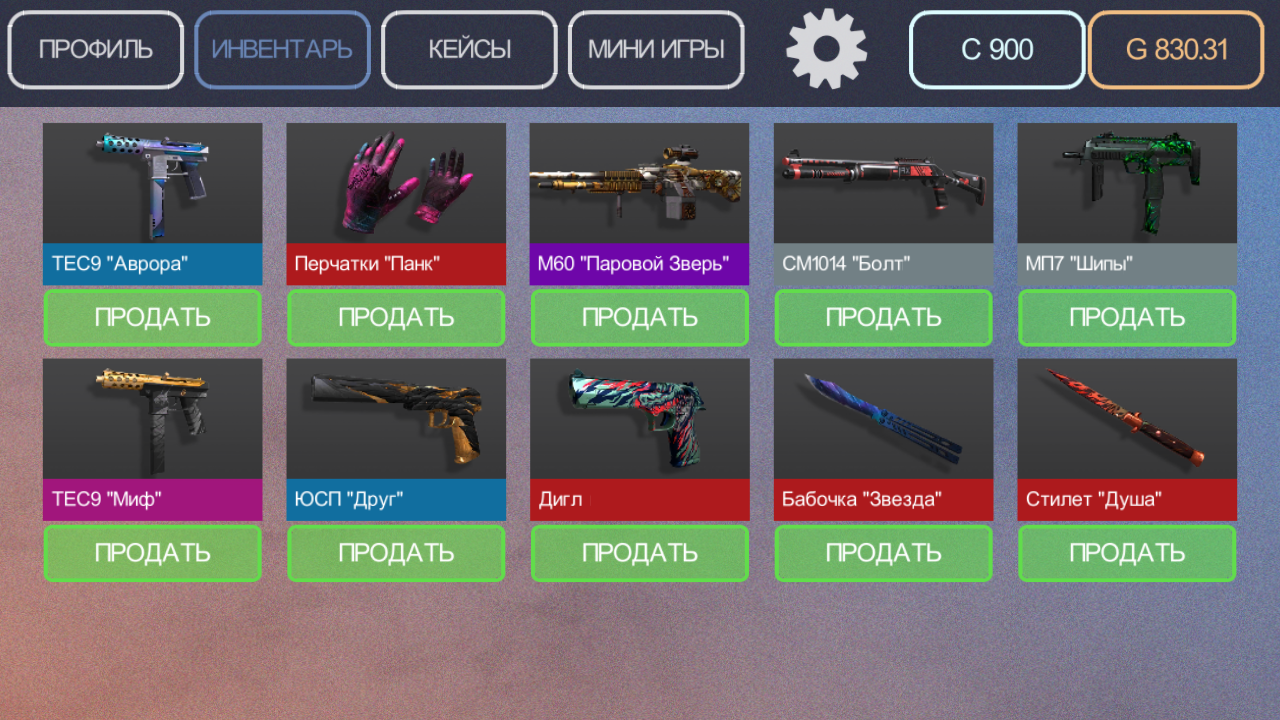Viewport: 1280px width, 720px height.
Task: View the punk gloves item image
Action: pos(395,182)
